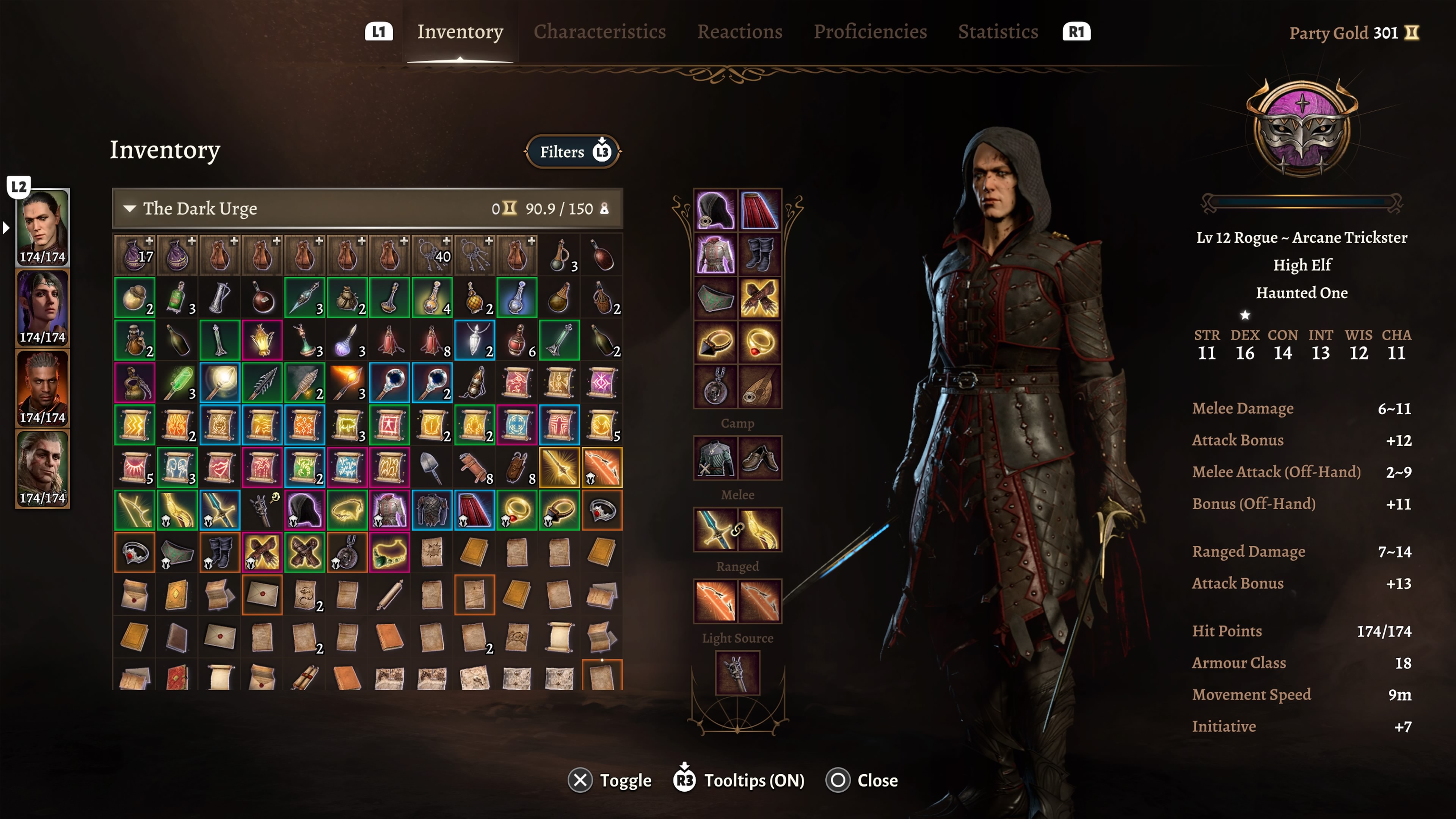Open the inventory Filters button

pyautogui.click(x=573, y=152)
